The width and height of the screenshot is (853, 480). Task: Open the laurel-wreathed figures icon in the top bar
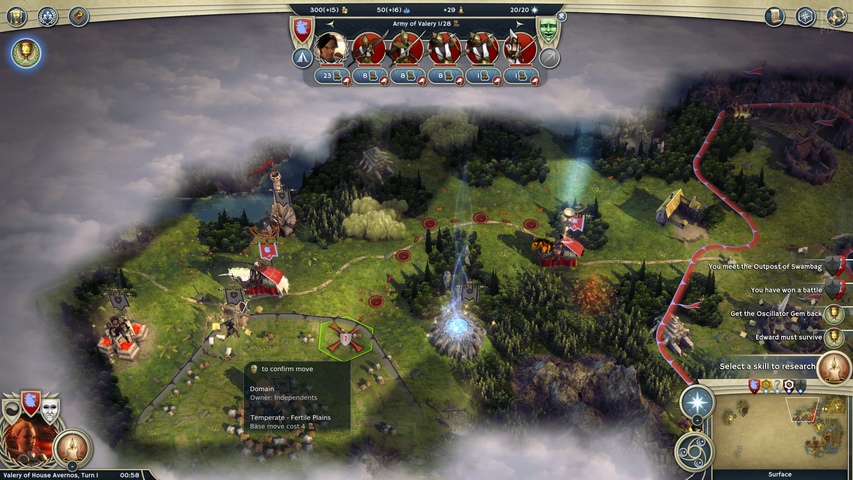click(x=47, y=16)
